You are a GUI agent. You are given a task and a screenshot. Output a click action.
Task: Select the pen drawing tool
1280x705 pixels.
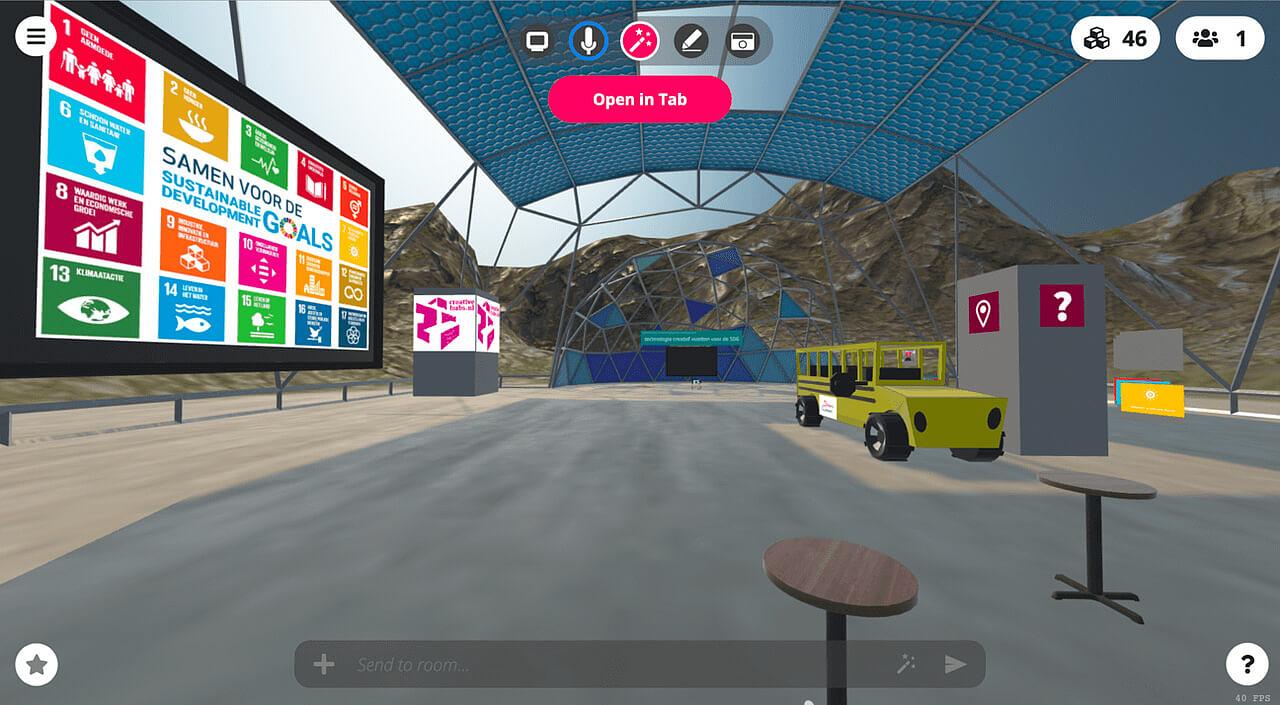click(691, 41)
